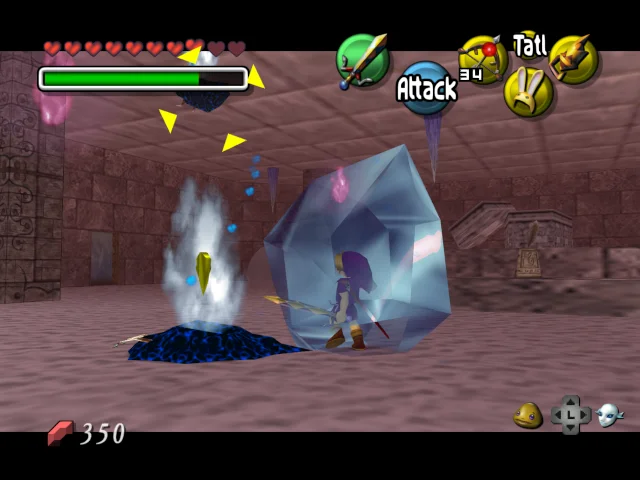The image size is (640, 480).
Task: Choose the Zora Mask shortcut
Action: click(x=610, y=415)
